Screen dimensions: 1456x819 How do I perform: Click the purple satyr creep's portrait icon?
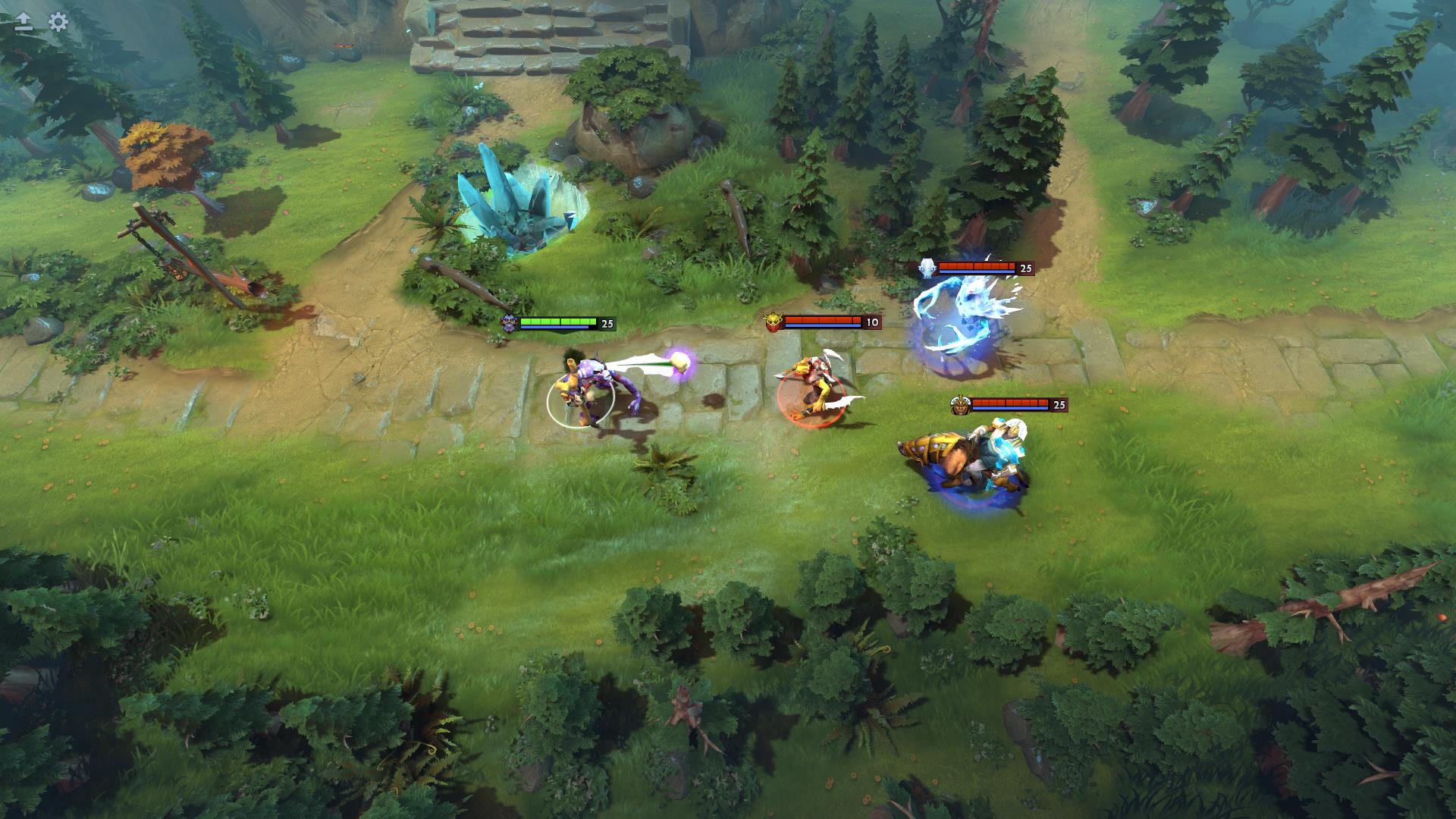[510, 322]
